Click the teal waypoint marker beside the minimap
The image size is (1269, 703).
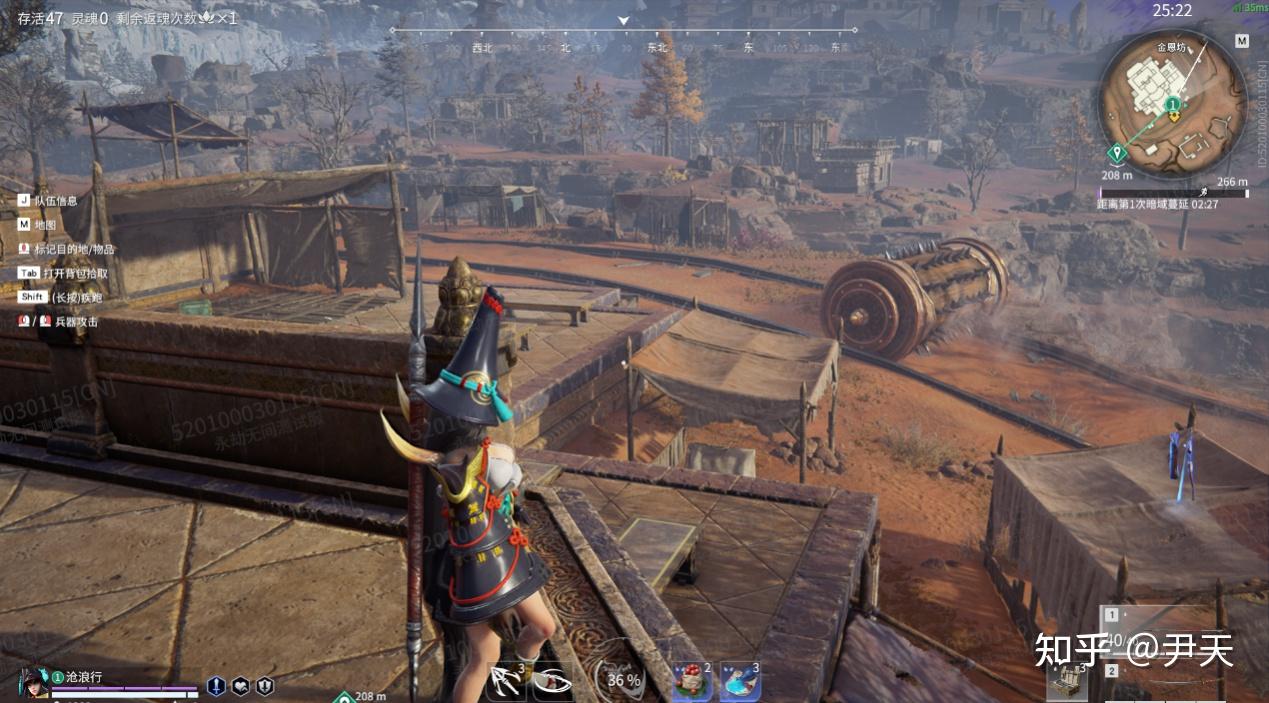pyautogui.click(x=1117, y=153)
